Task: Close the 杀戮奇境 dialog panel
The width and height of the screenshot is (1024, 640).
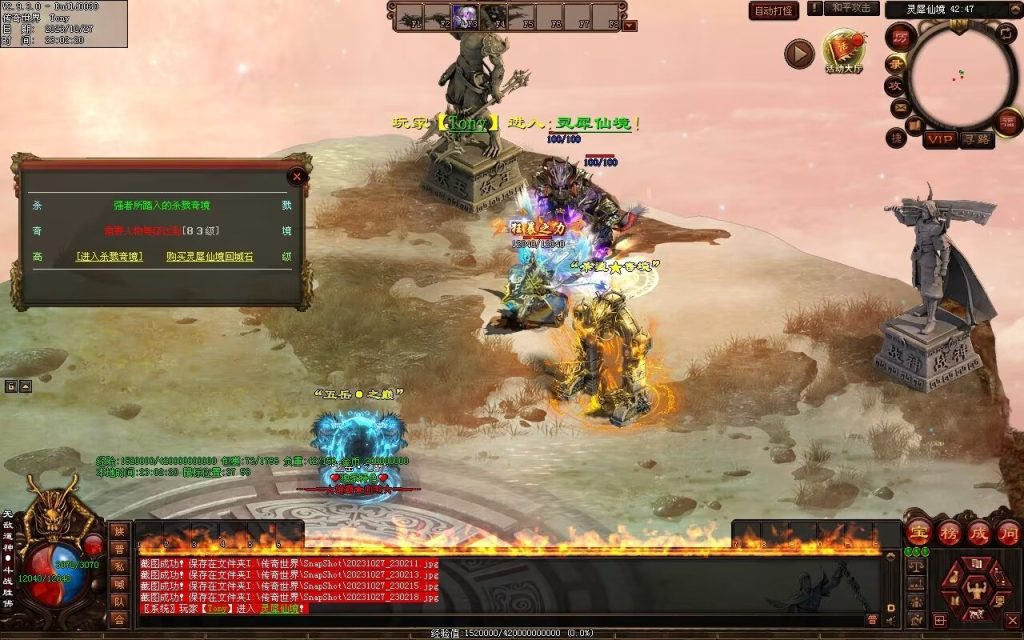Action: click(x=296, y=177)
